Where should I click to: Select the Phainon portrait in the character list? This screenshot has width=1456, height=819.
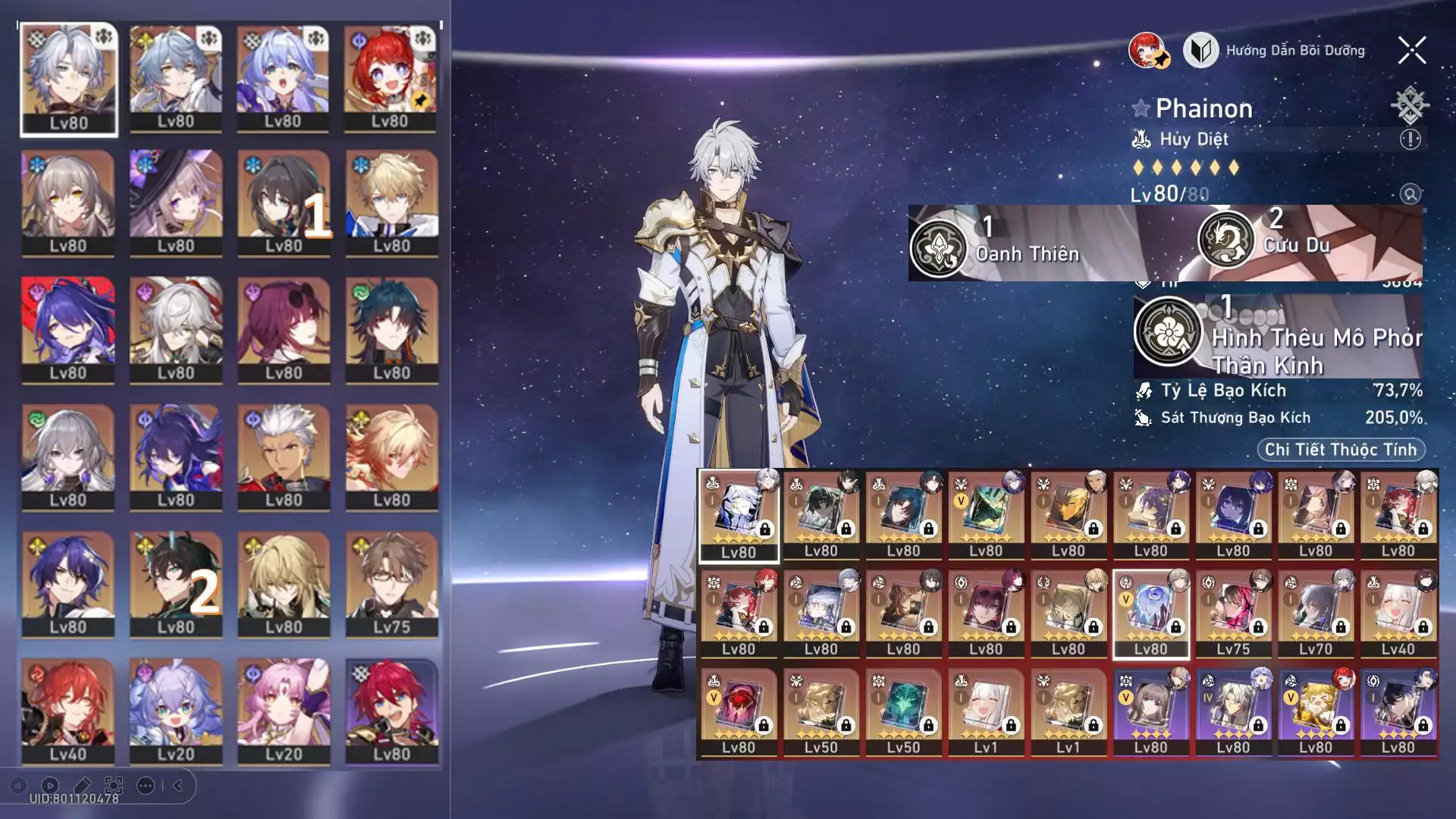pos(68,80)
